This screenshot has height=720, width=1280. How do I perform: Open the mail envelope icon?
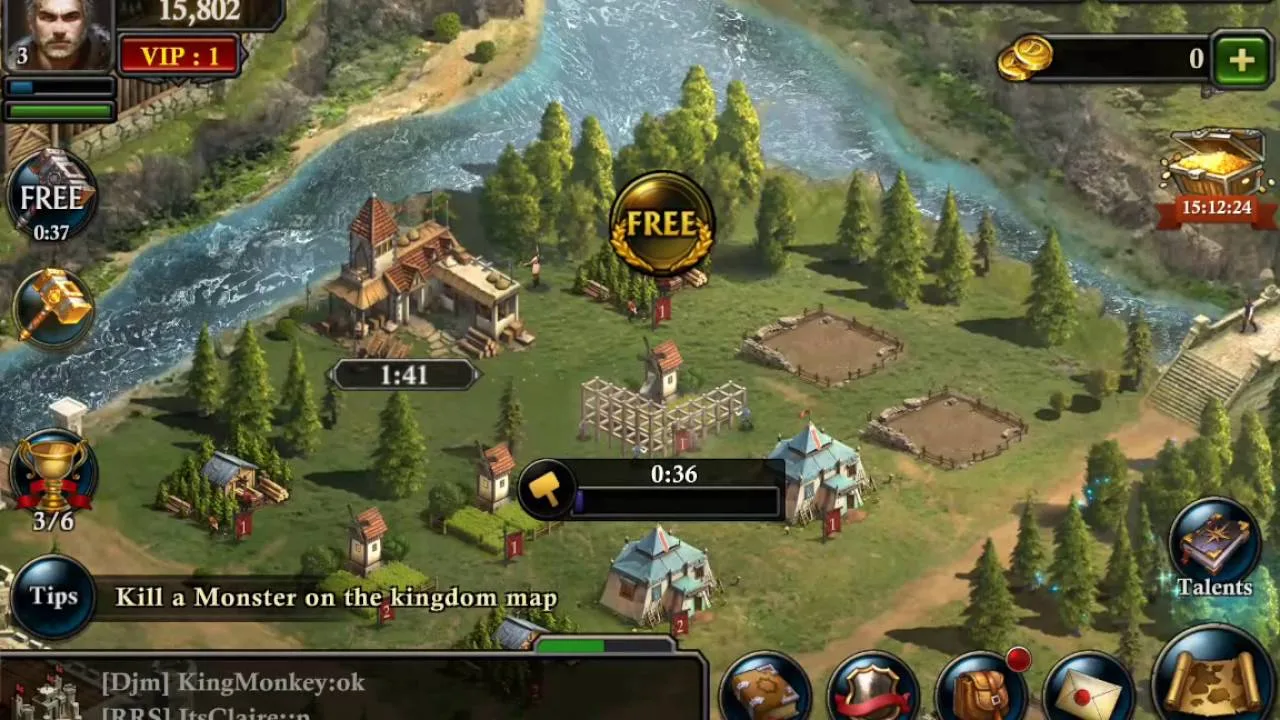pos(1088,690)
